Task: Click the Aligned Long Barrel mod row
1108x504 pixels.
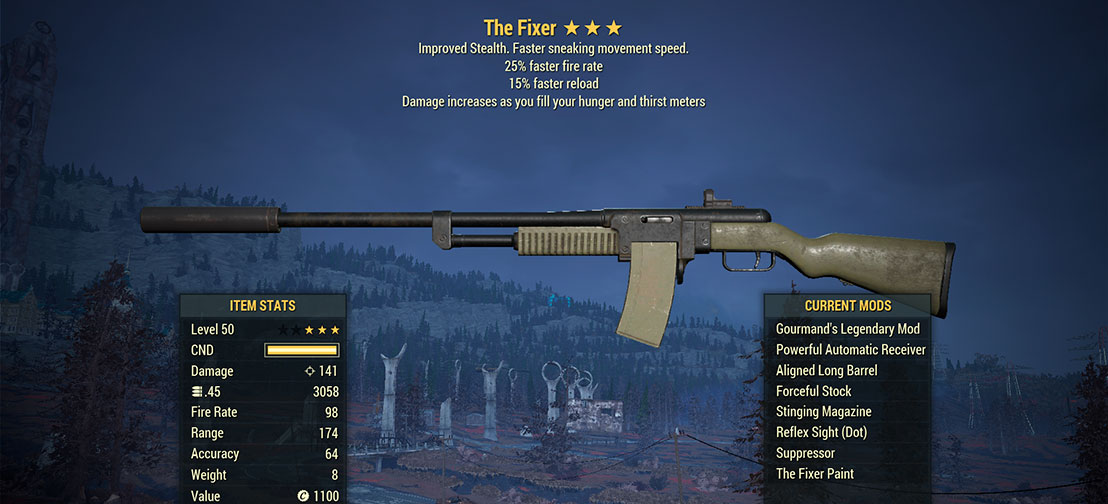Action: point(826,371)
